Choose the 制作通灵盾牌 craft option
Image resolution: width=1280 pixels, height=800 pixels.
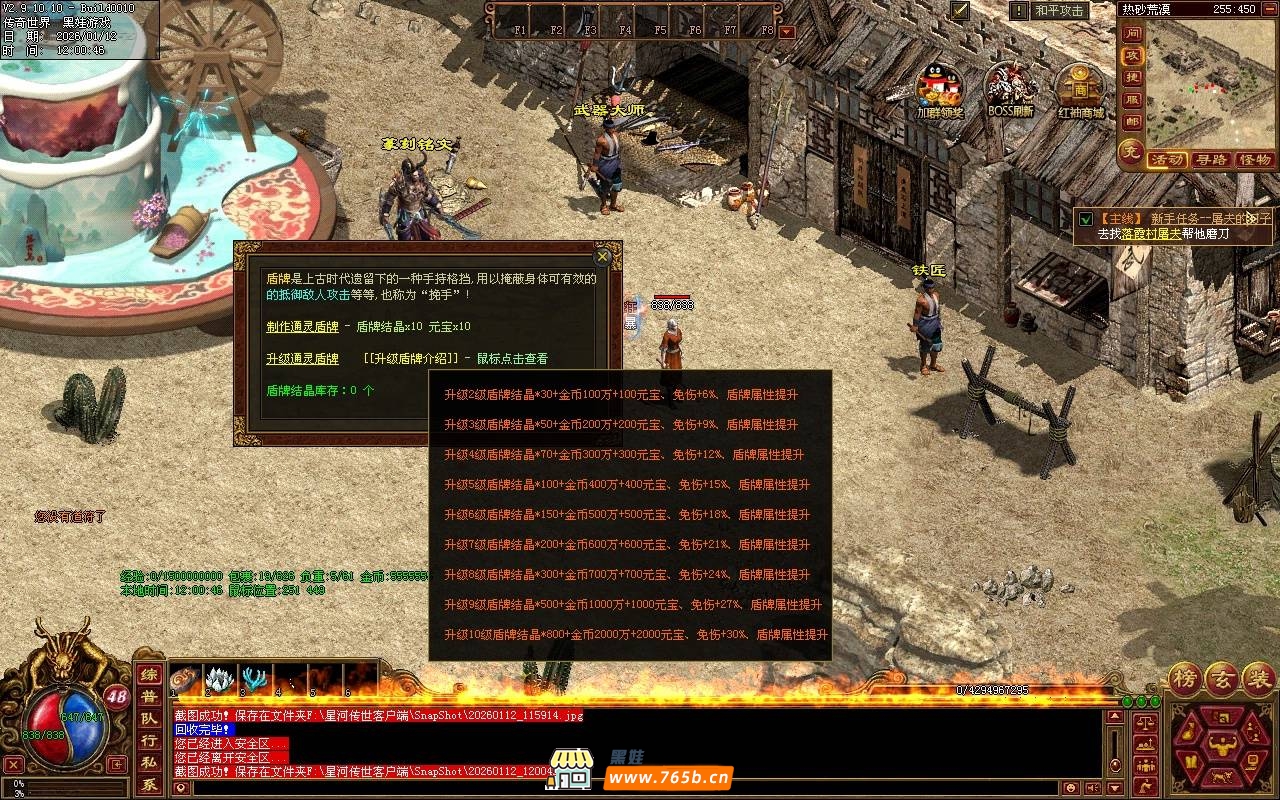coord(302,327)
